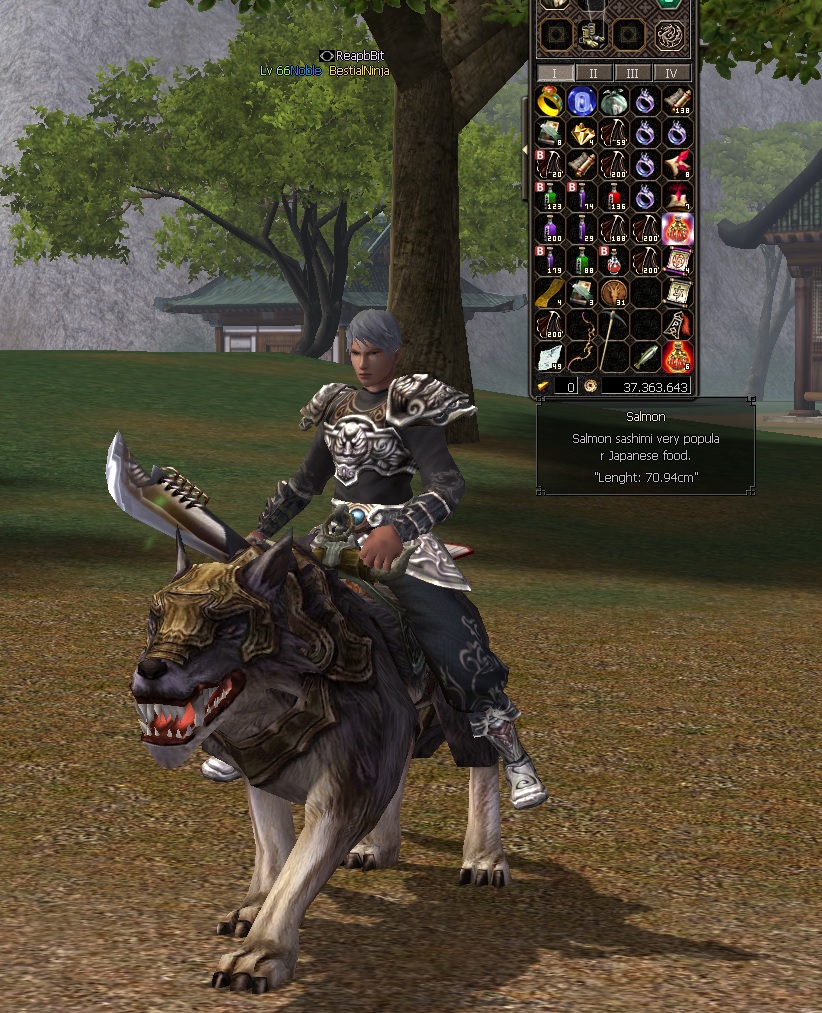Image resolution: width=822 pixels, height=1013 pixels.
Task: Open inventory page III
Action: pos(632,73)
